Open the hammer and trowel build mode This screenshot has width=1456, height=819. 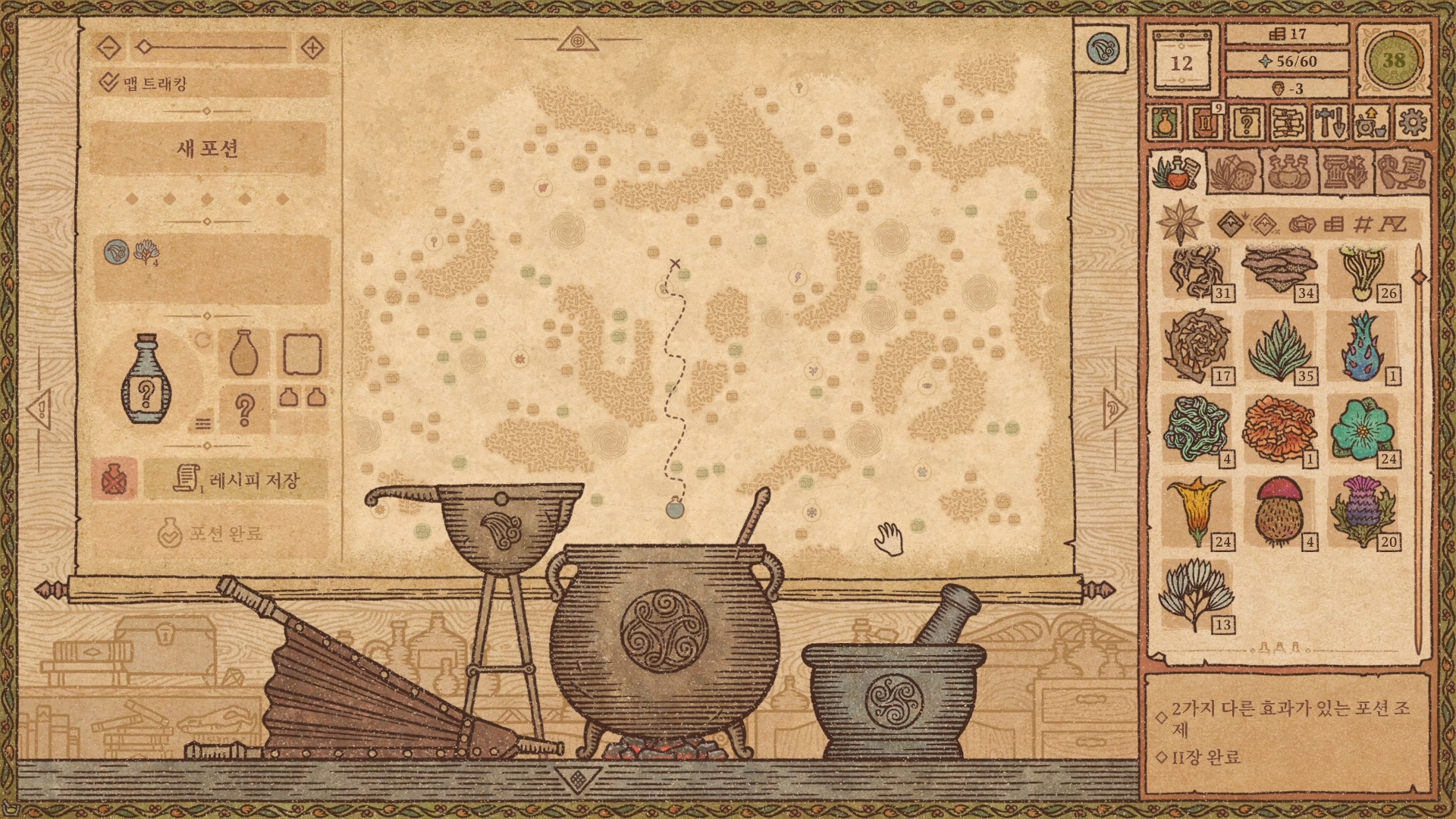click(x=1329, y=123)
